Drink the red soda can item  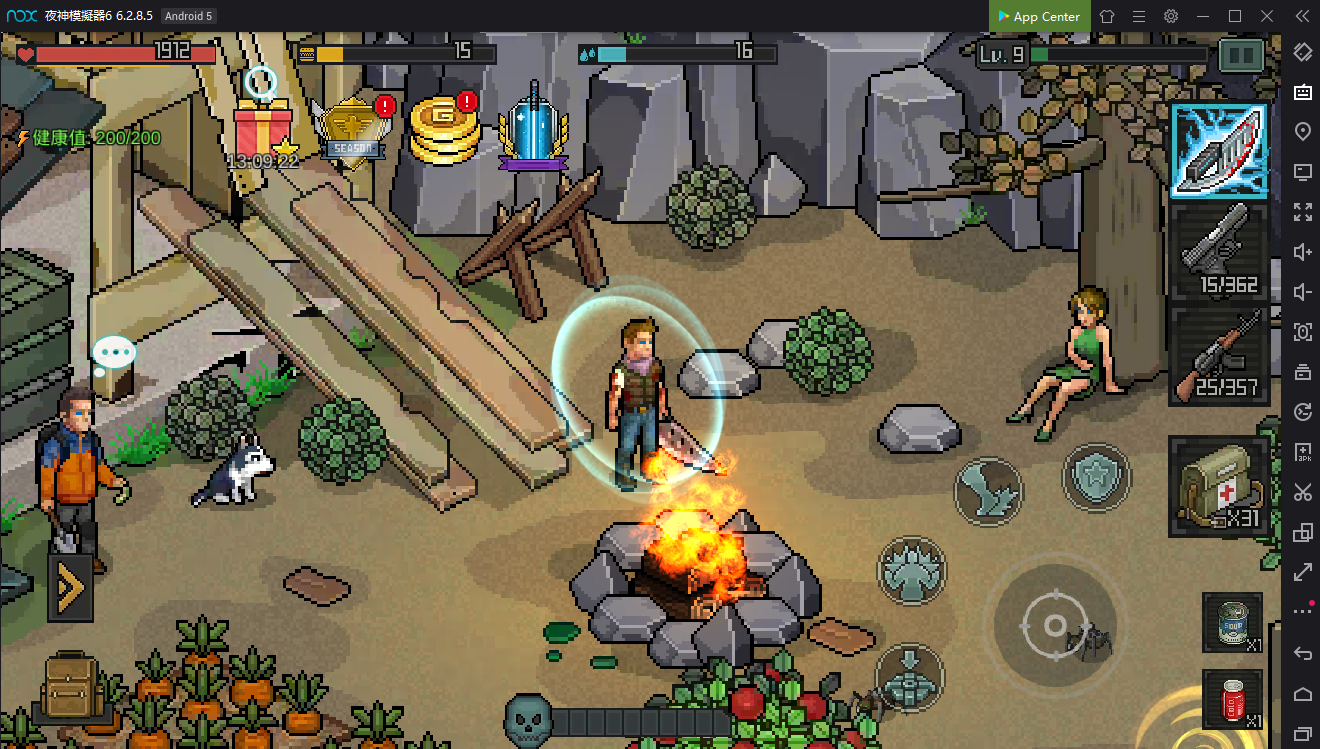pyautogui.click(x=1232, y=699)
